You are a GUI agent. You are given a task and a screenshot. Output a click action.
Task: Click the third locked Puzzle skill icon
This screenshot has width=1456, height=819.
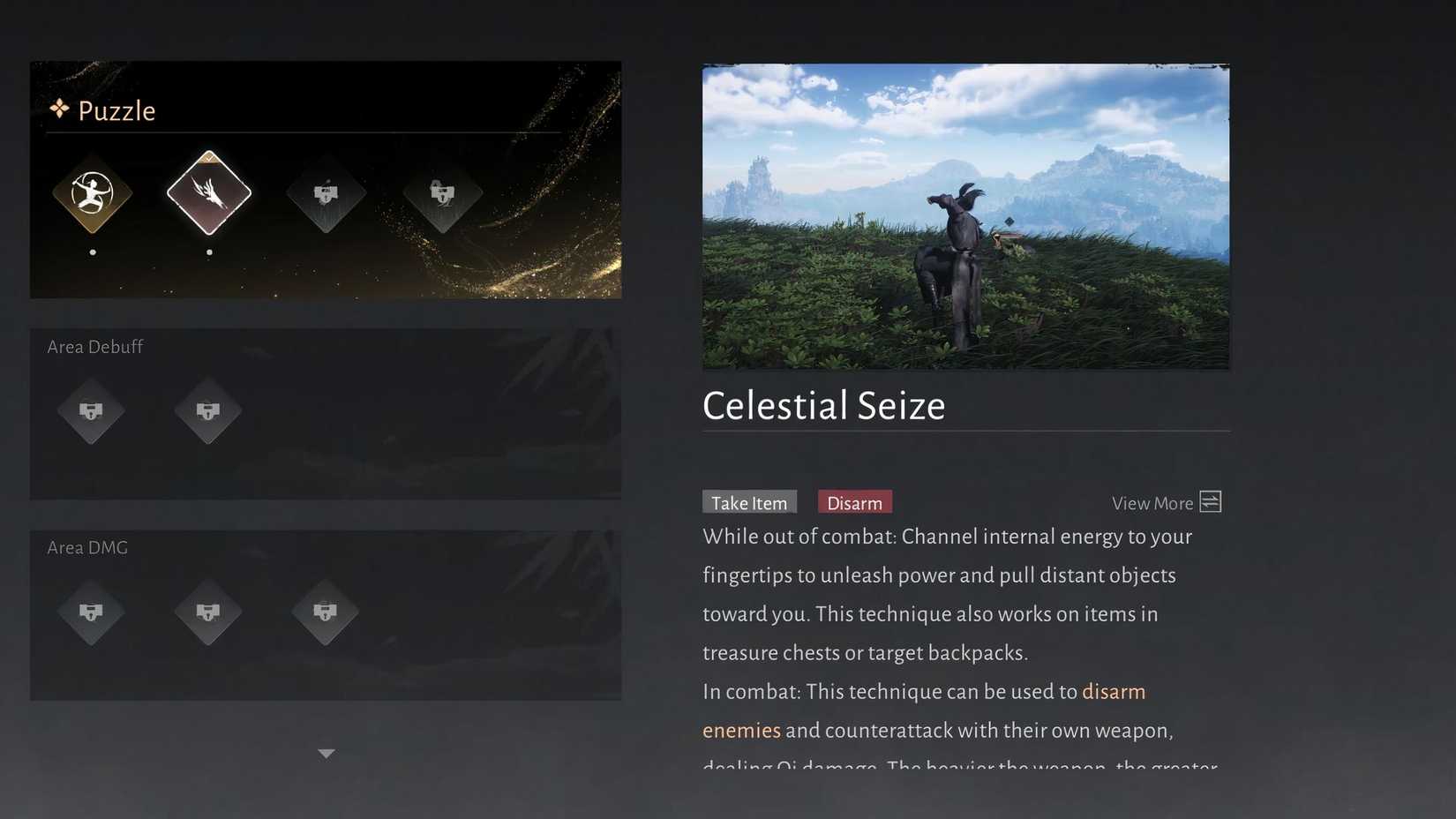[x=325, y=196]
